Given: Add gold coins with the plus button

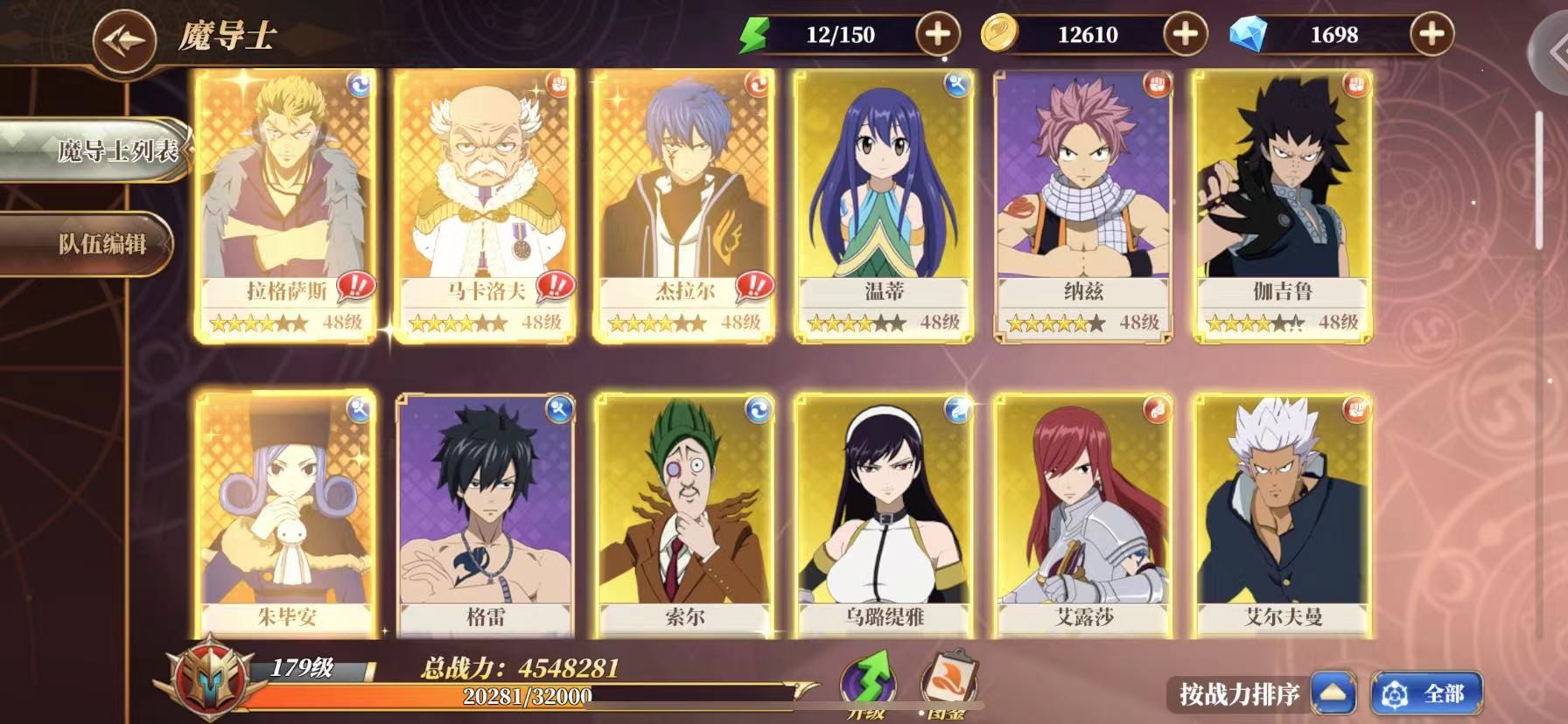Looking at the screenshot, I should coord(1185,35).
